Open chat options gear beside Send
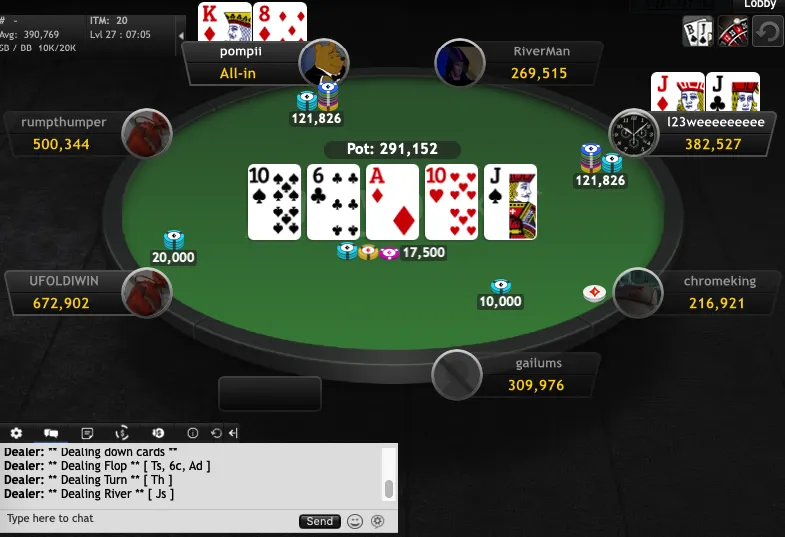Image resolution: width=785 pixels, height=537 pixels. click(377, 521)
